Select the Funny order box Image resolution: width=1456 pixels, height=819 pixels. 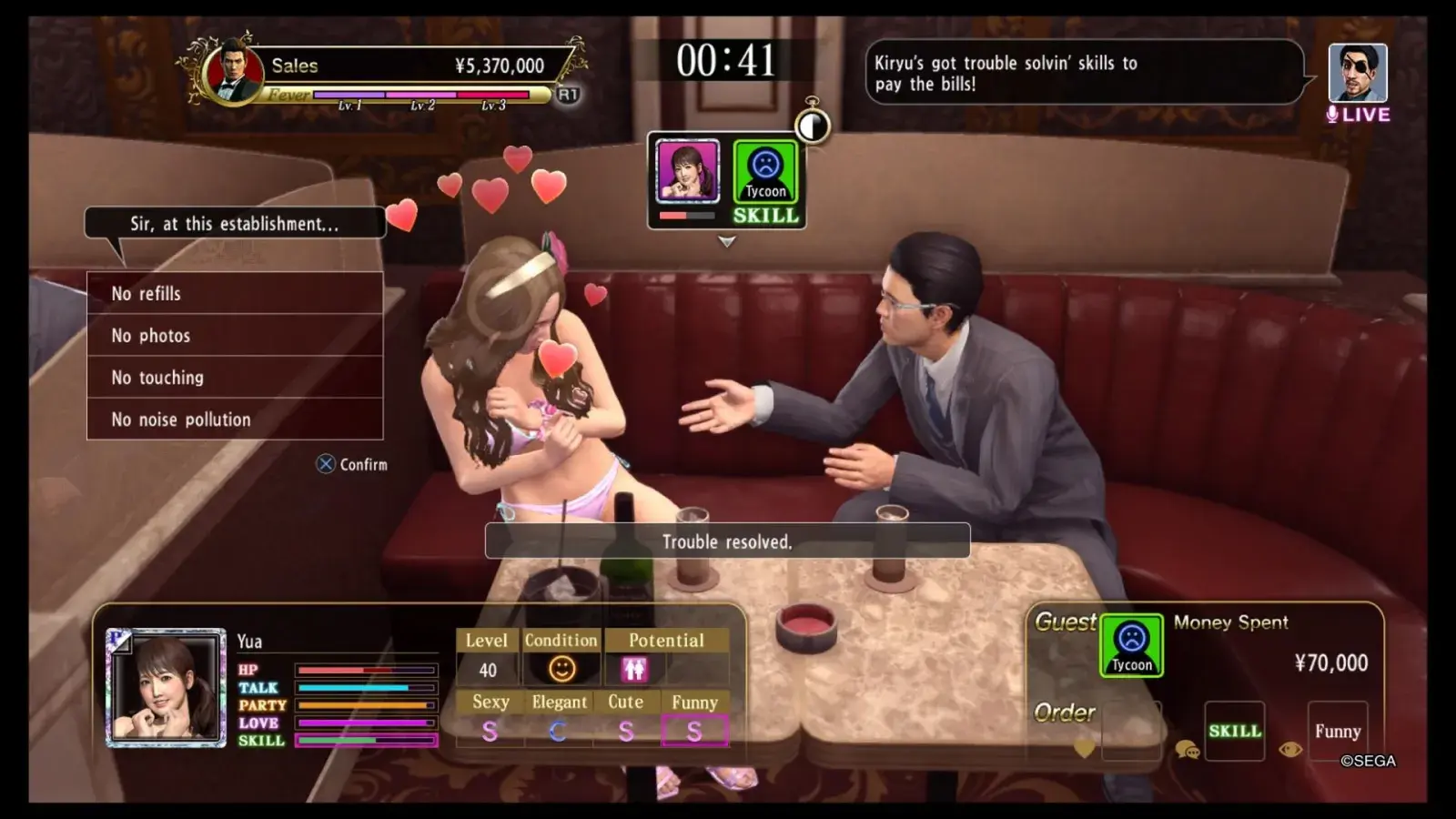pos(1337,731)
